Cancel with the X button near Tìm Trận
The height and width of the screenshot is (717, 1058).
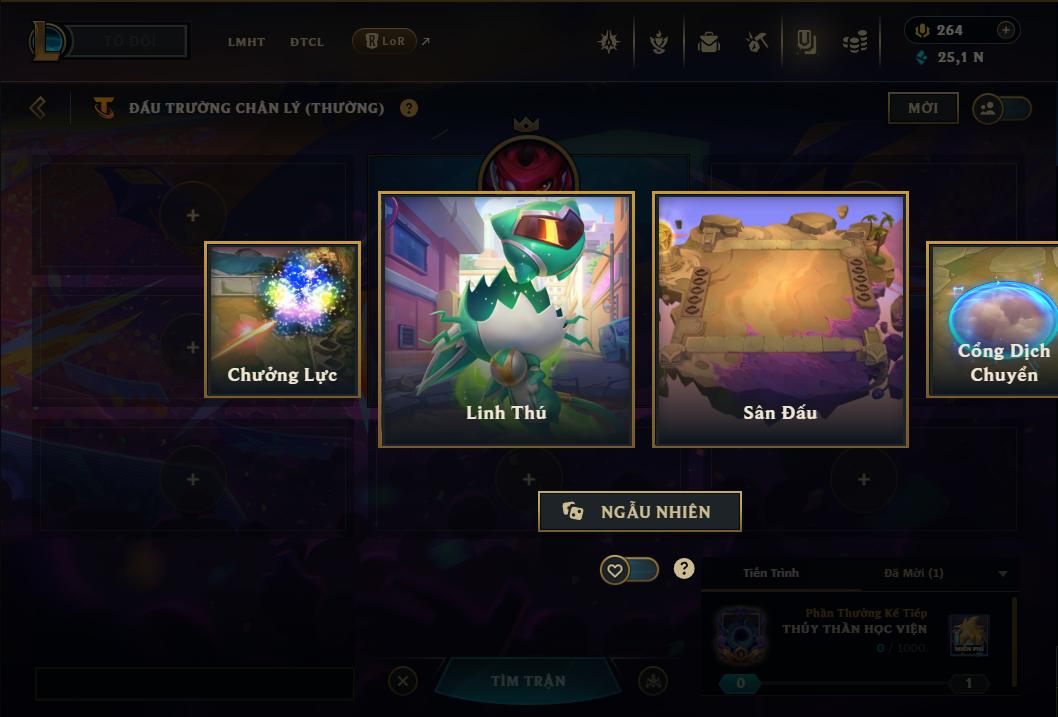403,681
